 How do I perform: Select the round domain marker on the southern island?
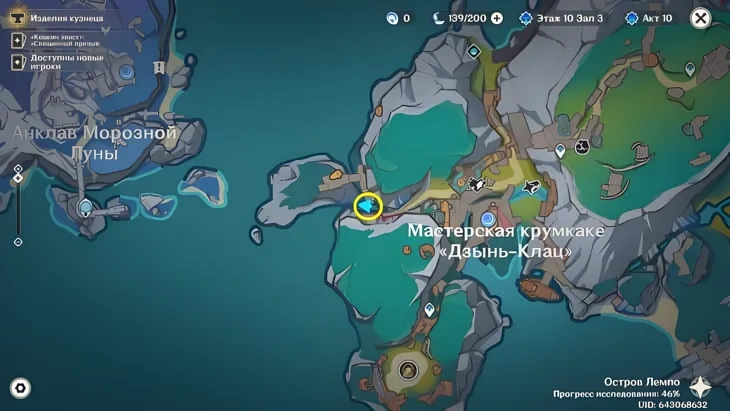(x=407, y=371)
